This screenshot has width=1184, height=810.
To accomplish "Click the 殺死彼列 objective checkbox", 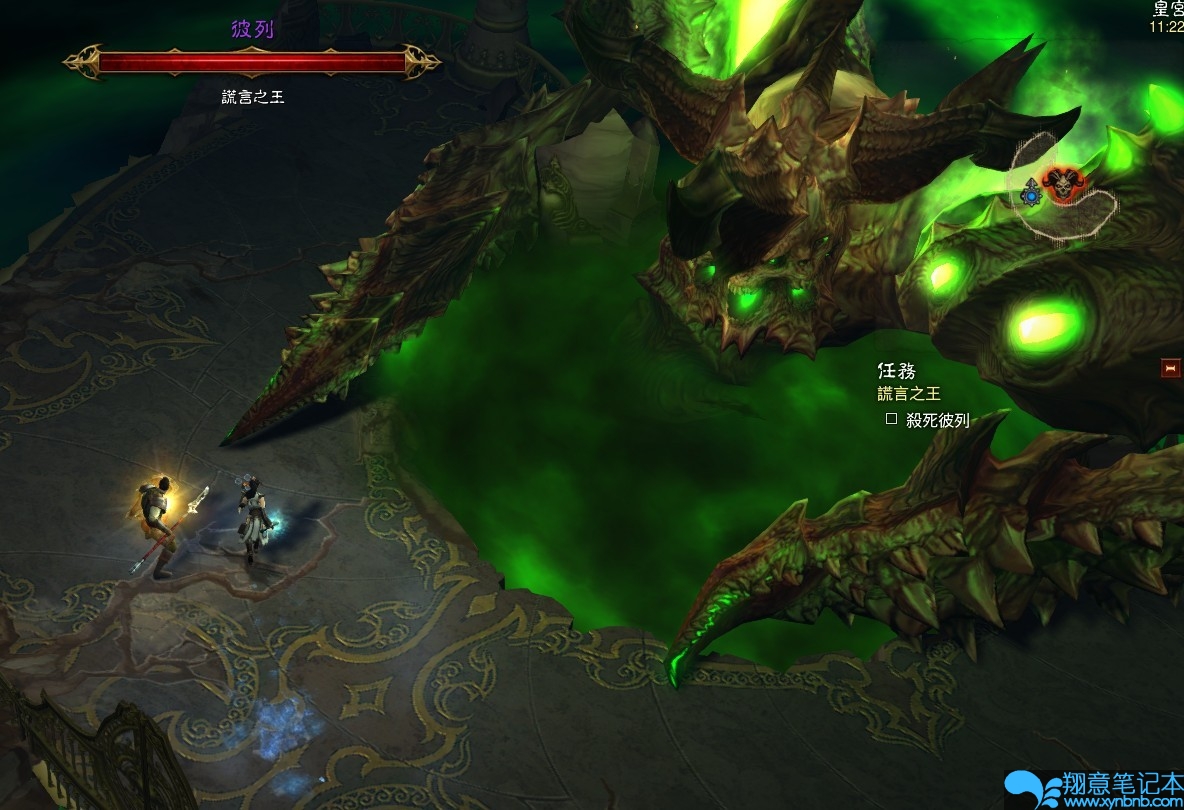I will [x=891, y=420].
